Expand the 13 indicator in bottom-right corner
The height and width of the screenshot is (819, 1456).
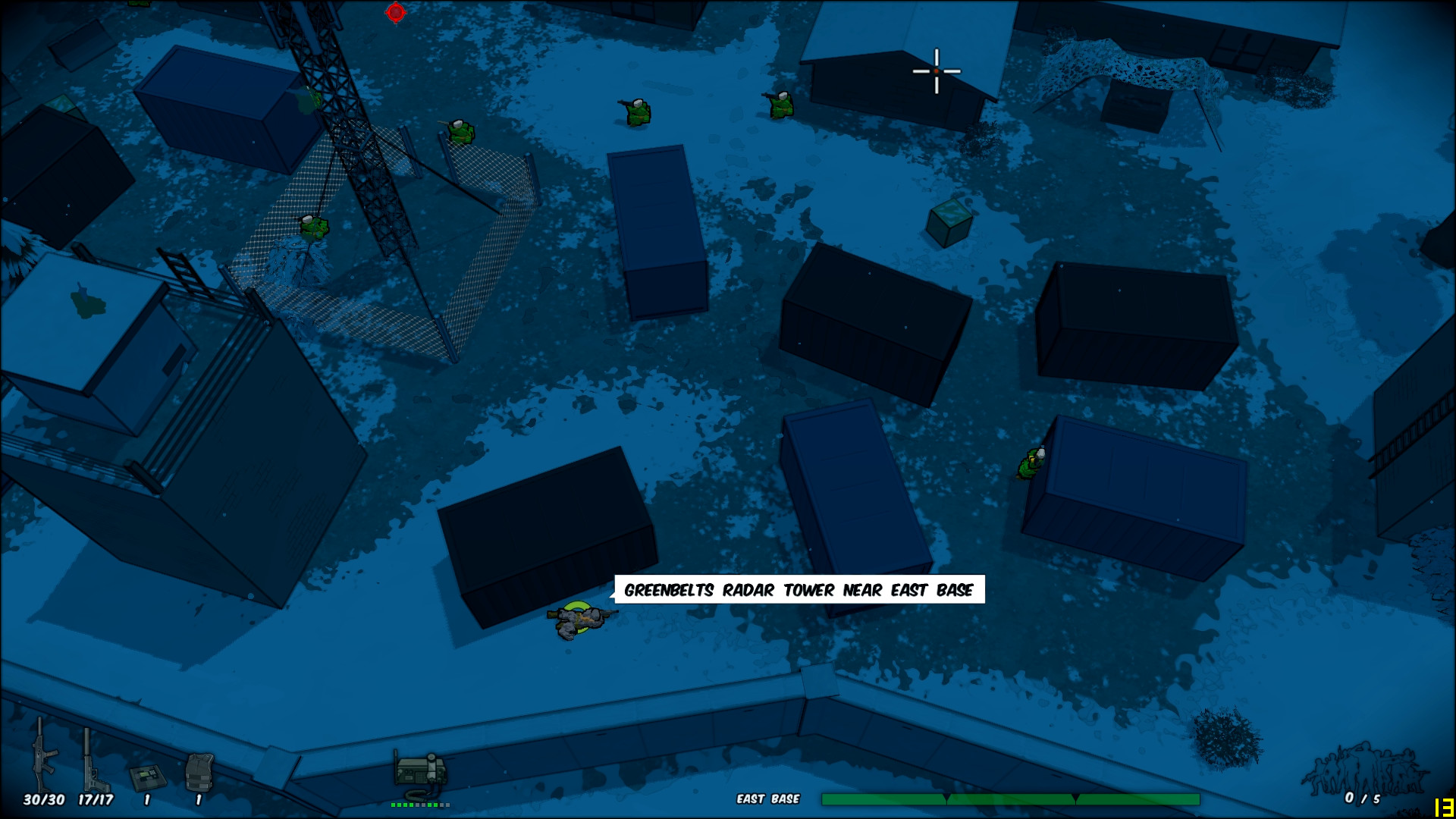coord(1444,806)
